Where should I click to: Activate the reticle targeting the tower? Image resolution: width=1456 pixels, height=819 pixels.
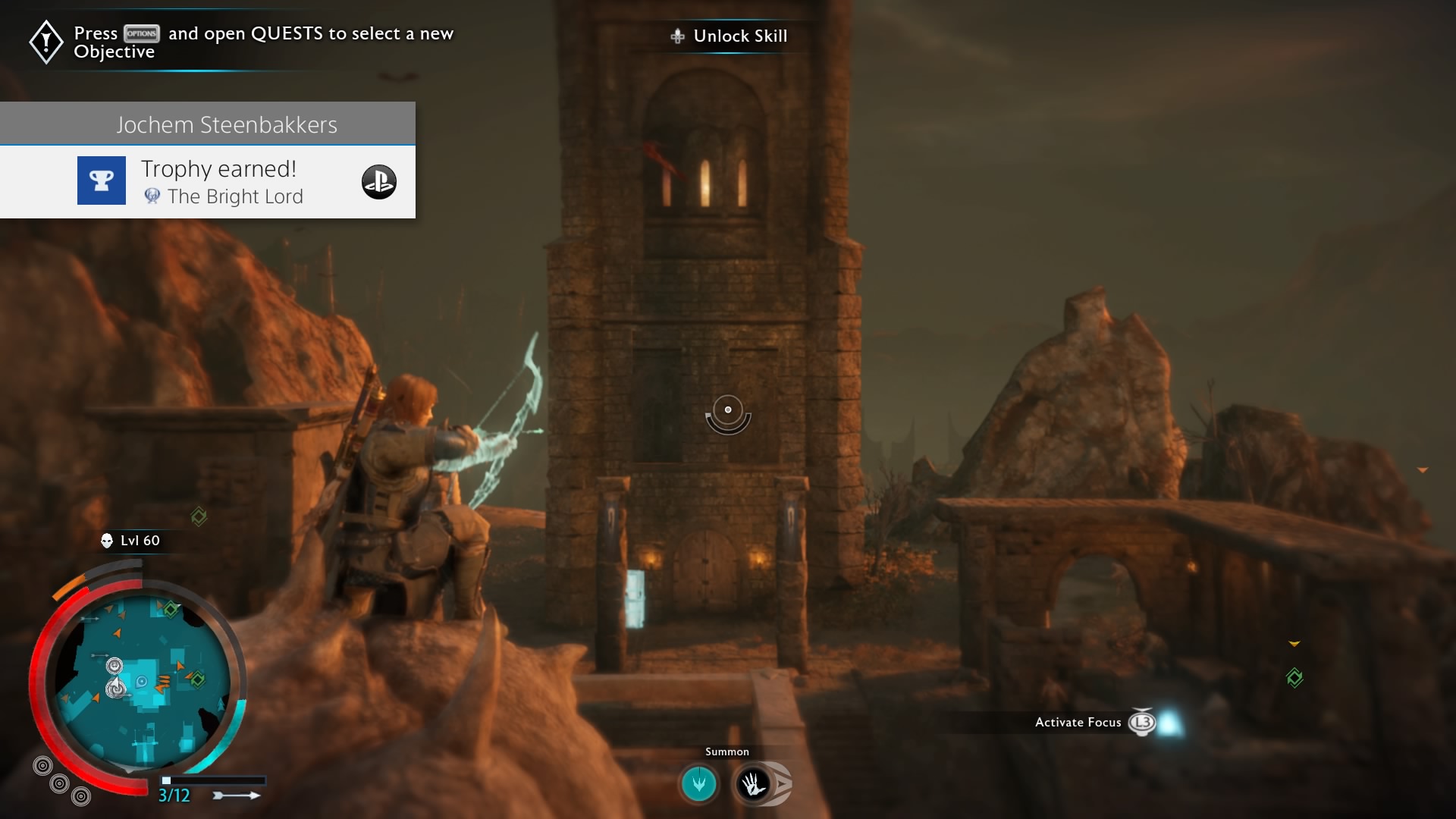click(728, 410)
